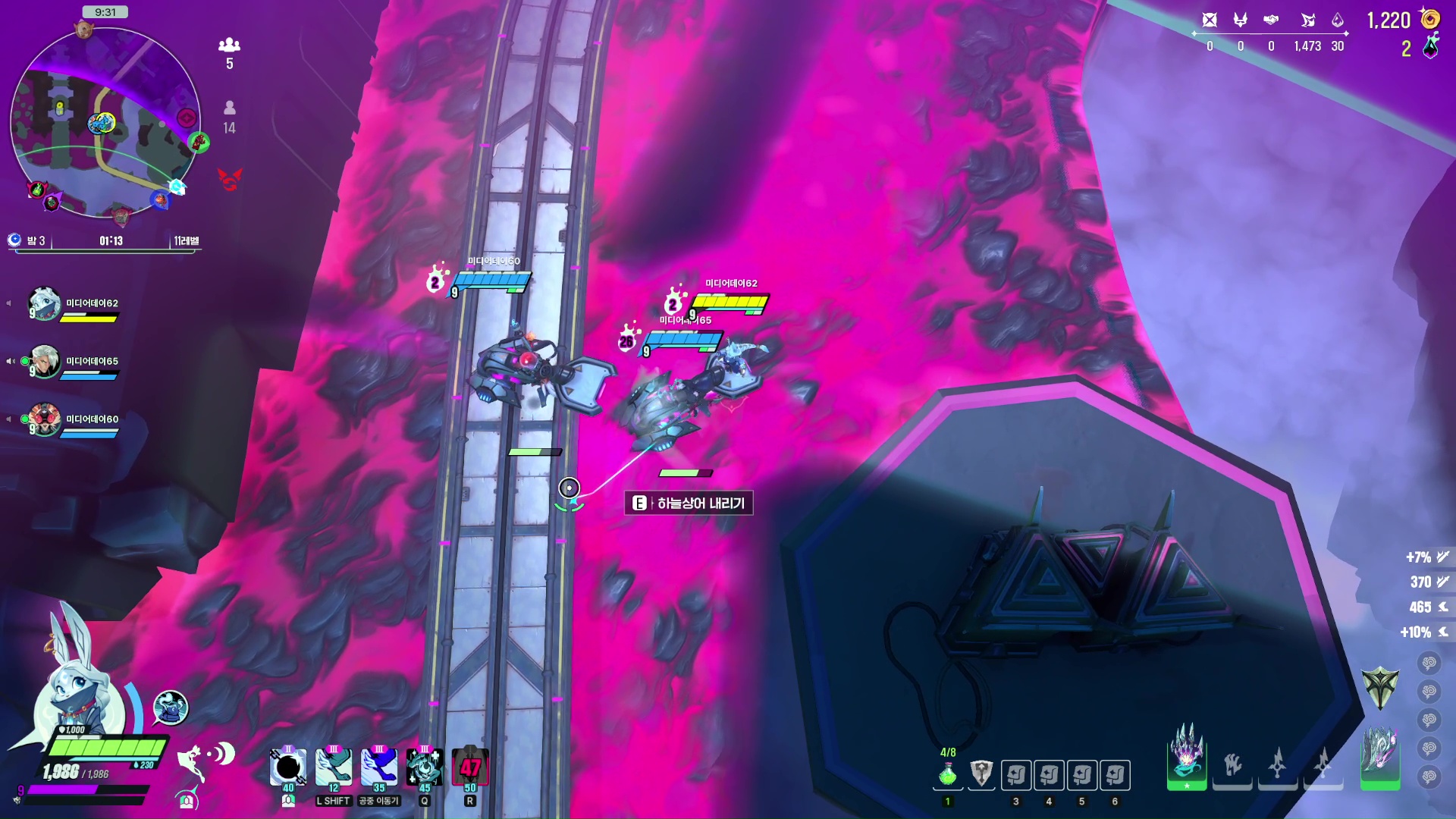The width and height of the screenshot is (1456, 819).
Task: Activate the black hole chain ability
Action: (x=288, y=767)
